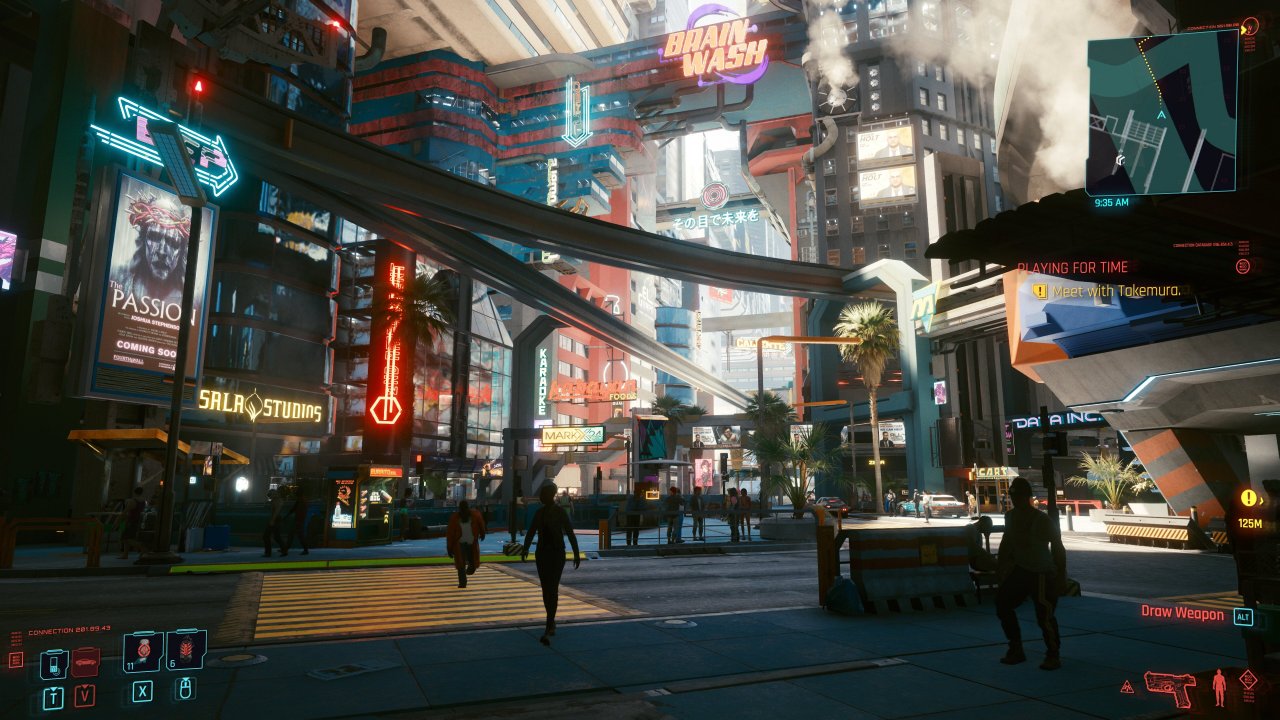1280x720 pixels.
Task: Click the 9:35 AM clock under the minimap
Action: click(x=1110, y=200)
